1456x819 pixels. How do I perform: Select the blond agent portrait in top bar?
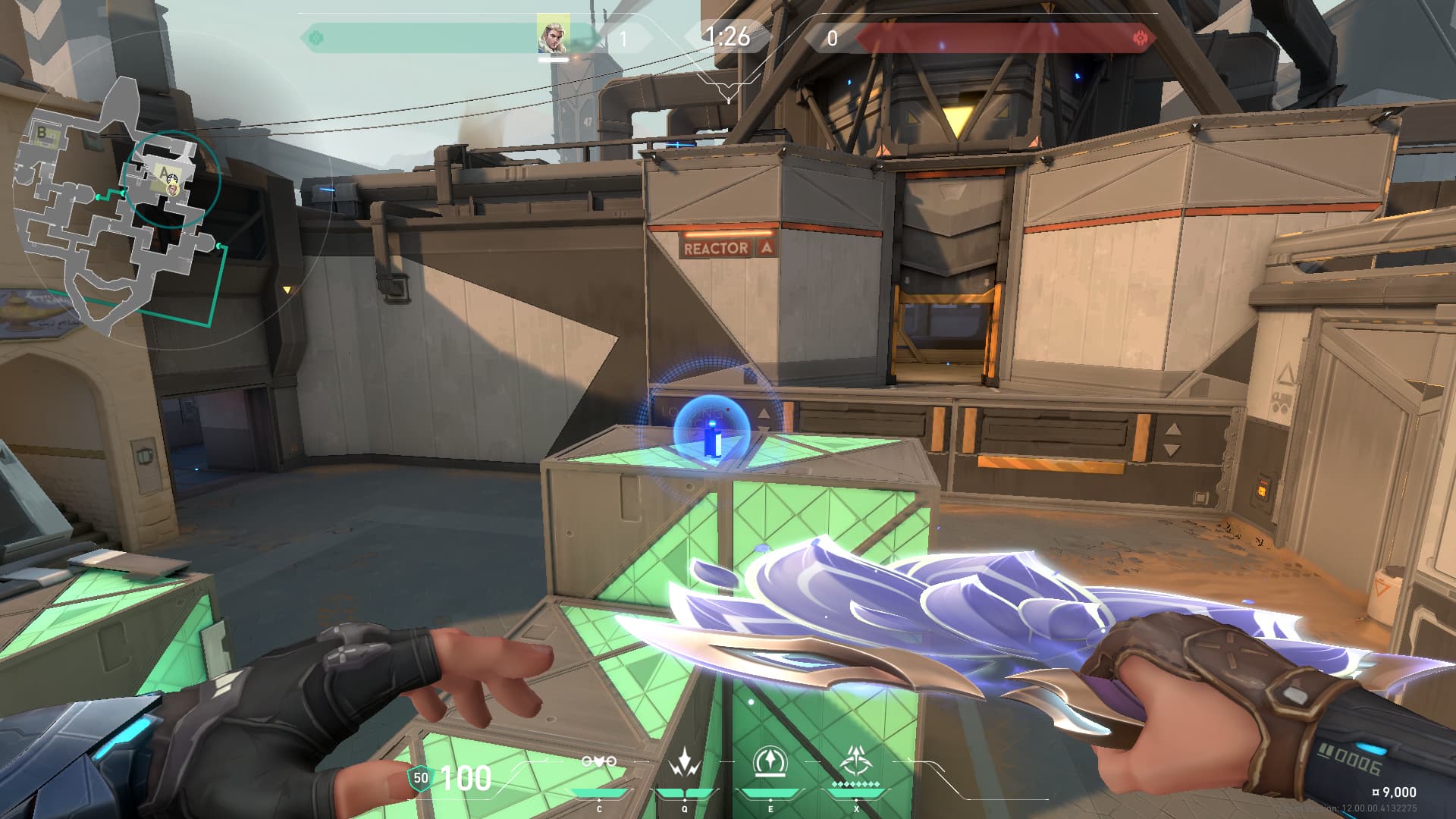coord(554,35)
